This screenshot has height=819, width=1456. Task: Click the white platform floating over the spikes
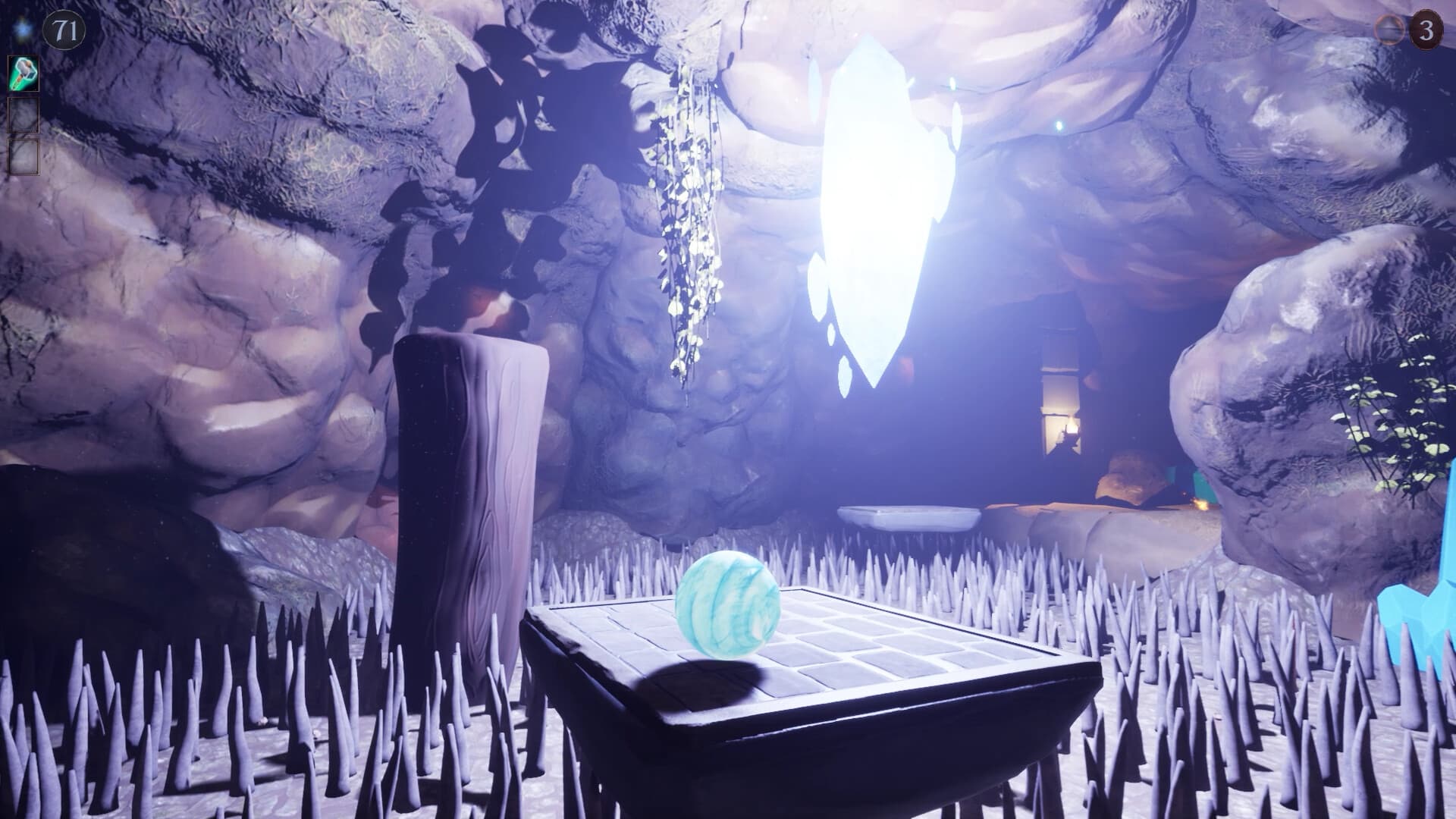click(906, 517)
